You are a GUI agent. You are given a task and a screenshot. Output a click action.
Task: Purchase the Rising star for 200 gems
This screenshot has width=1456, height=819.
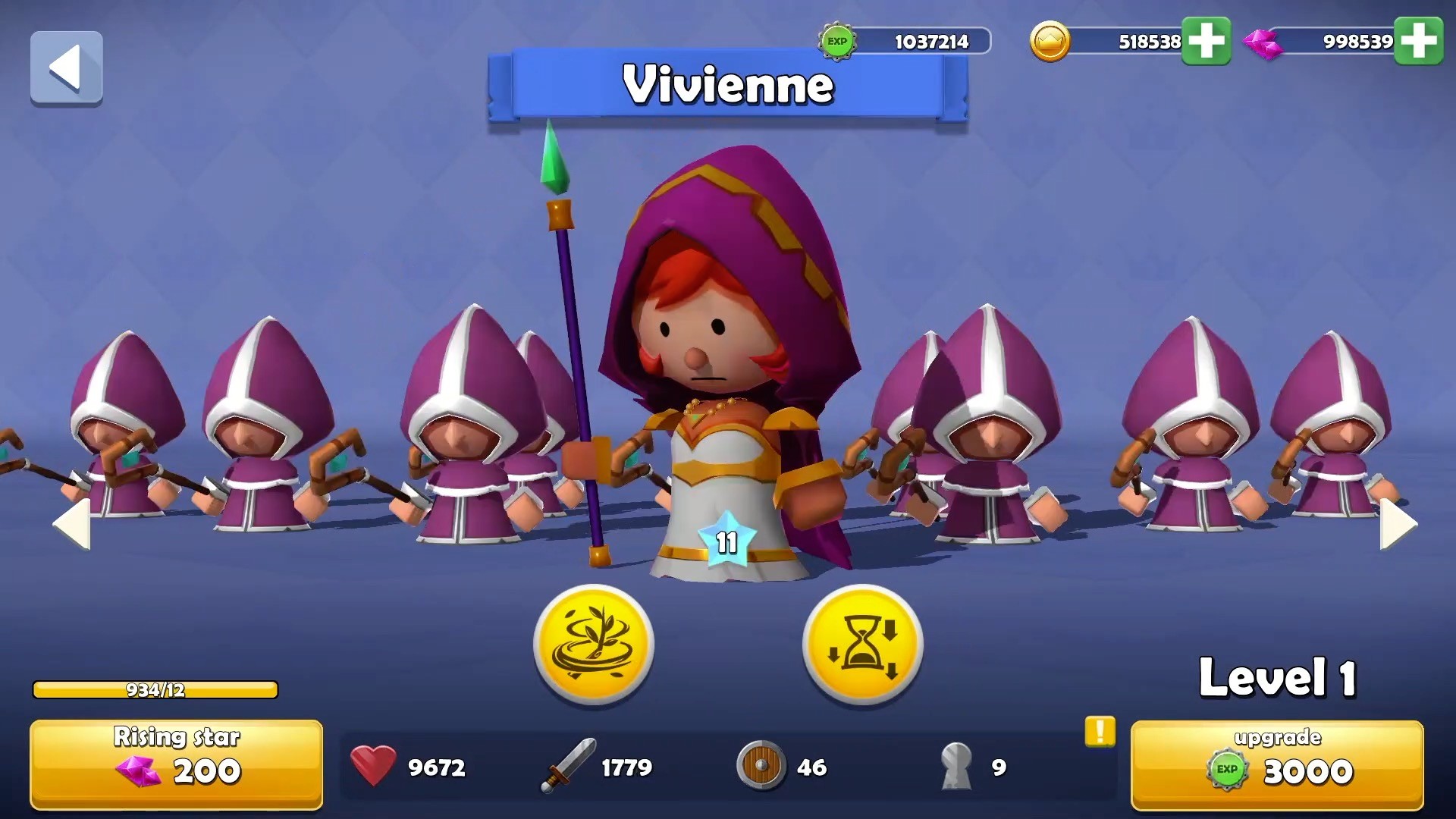[x=176, y=762]
